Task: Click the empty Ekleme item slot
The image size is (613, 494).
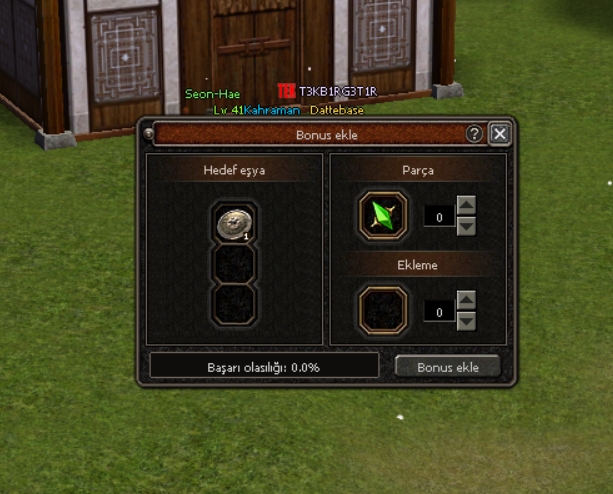Action: [x=383, y=311]
